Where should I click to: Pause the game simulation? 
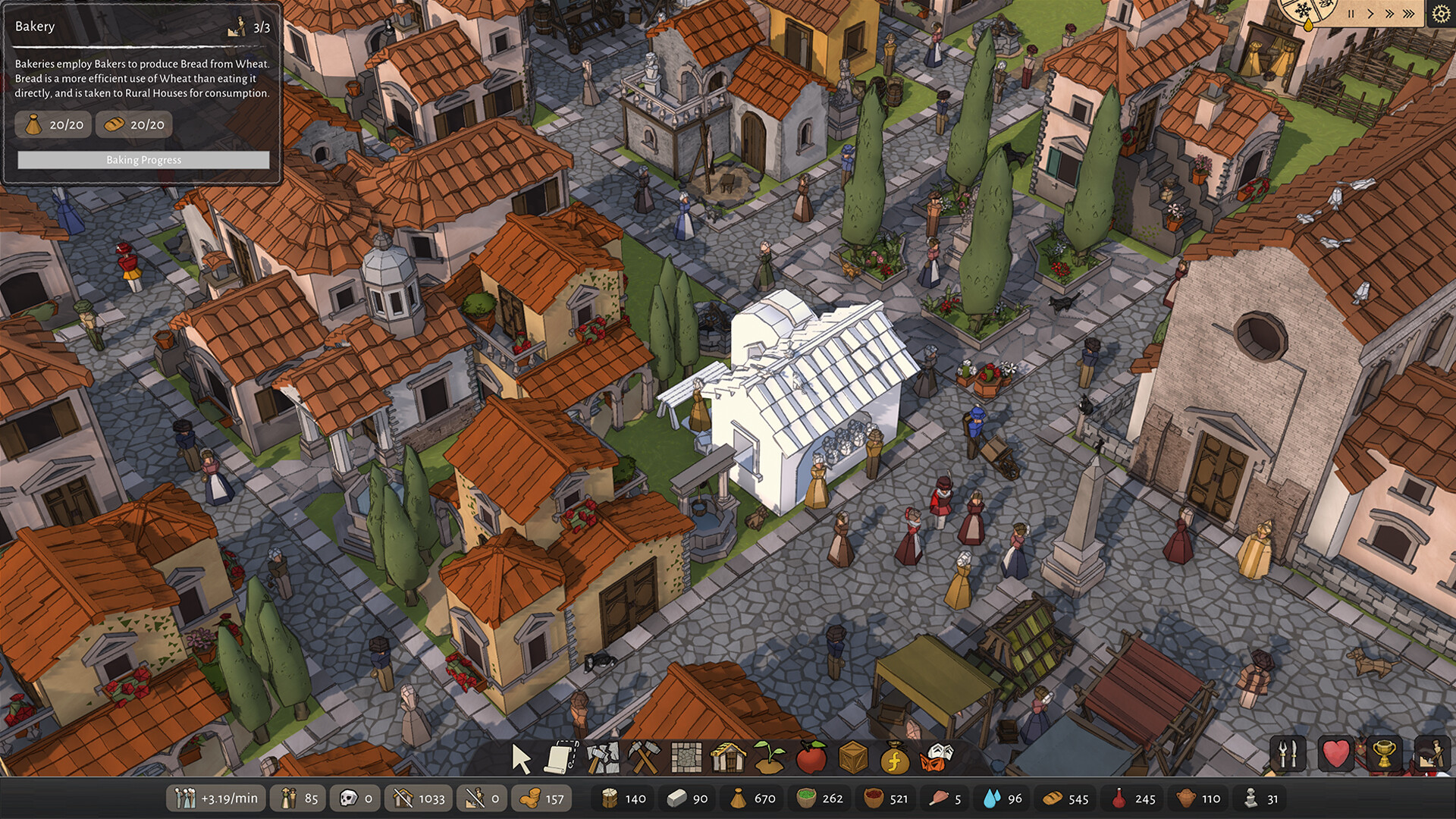(x=1350, y=12)
